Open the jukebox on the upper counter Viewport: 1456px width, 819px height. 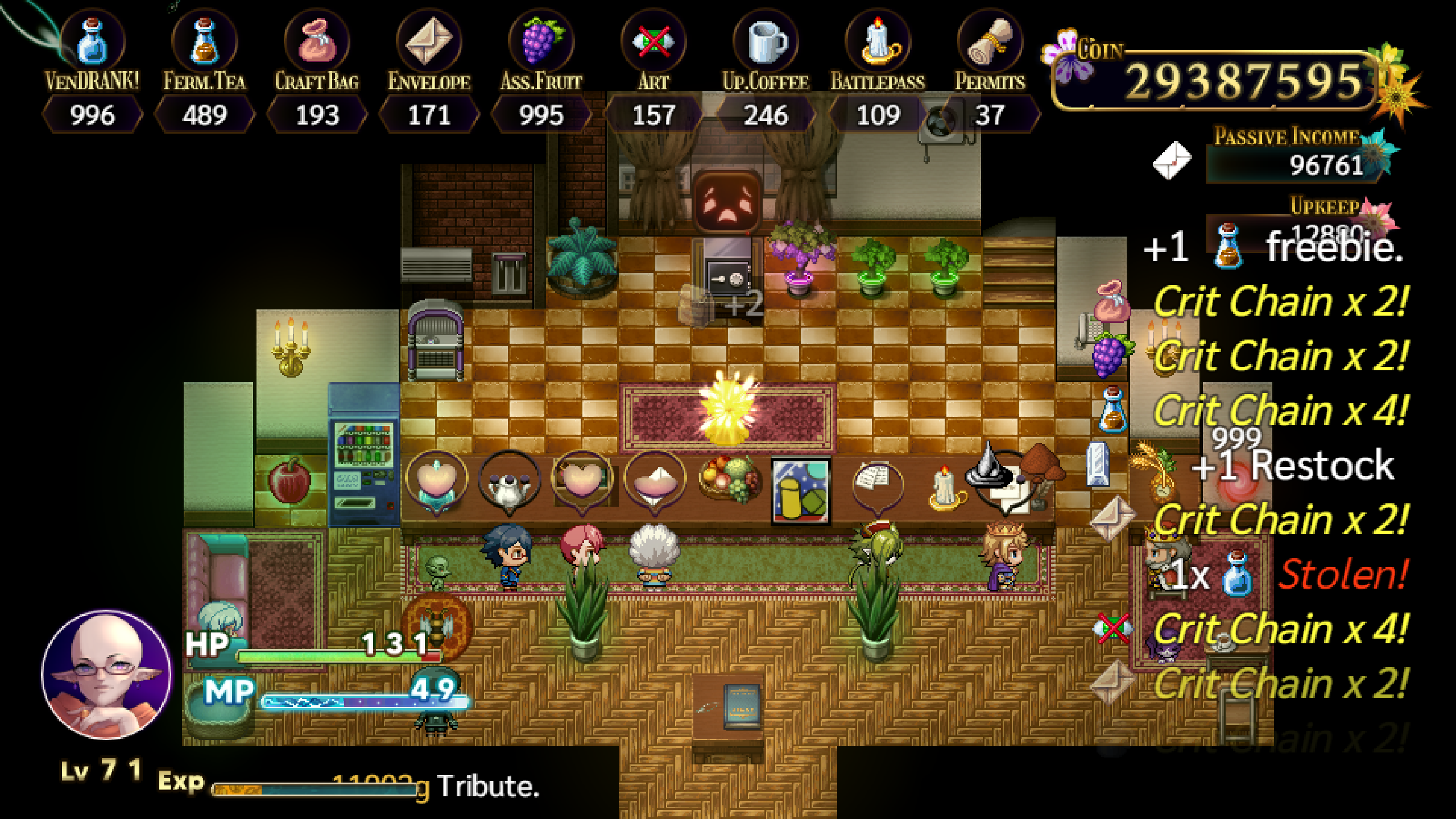tap(435, 338)
